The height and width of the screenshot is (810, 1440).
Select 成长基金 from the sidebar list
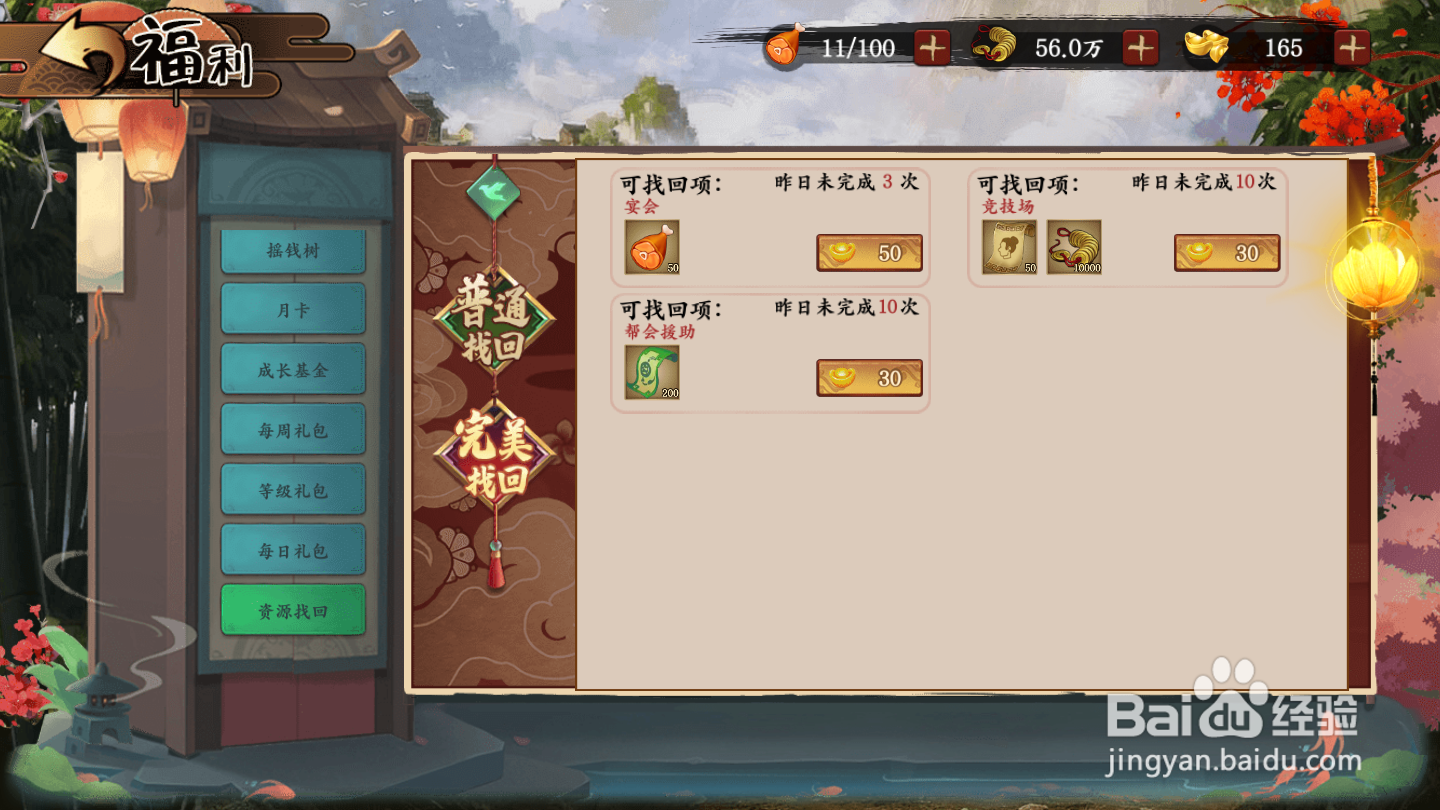(x=292, y=369)
